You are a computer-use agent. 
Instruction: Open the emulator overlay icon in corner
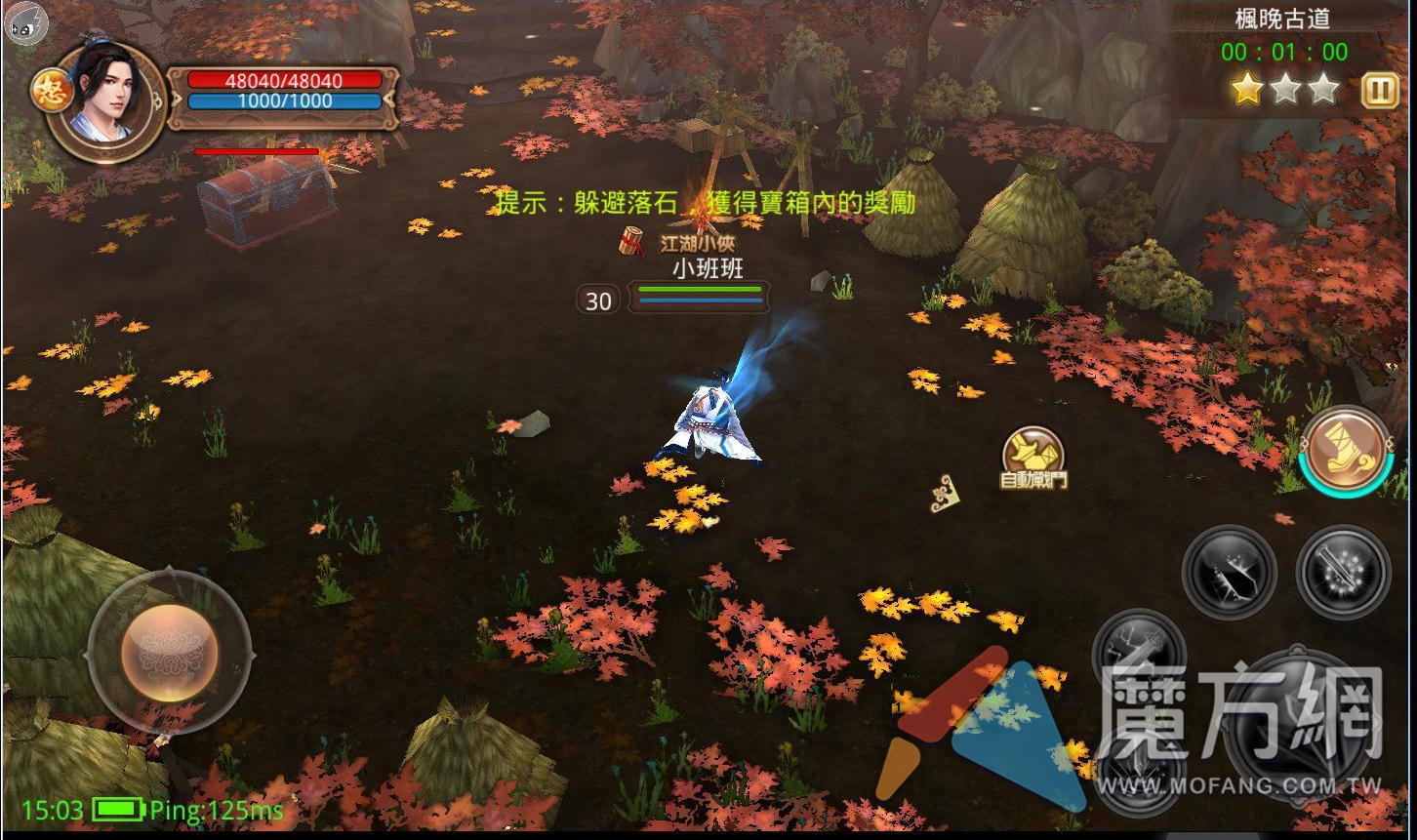click(x=23, y=21)
